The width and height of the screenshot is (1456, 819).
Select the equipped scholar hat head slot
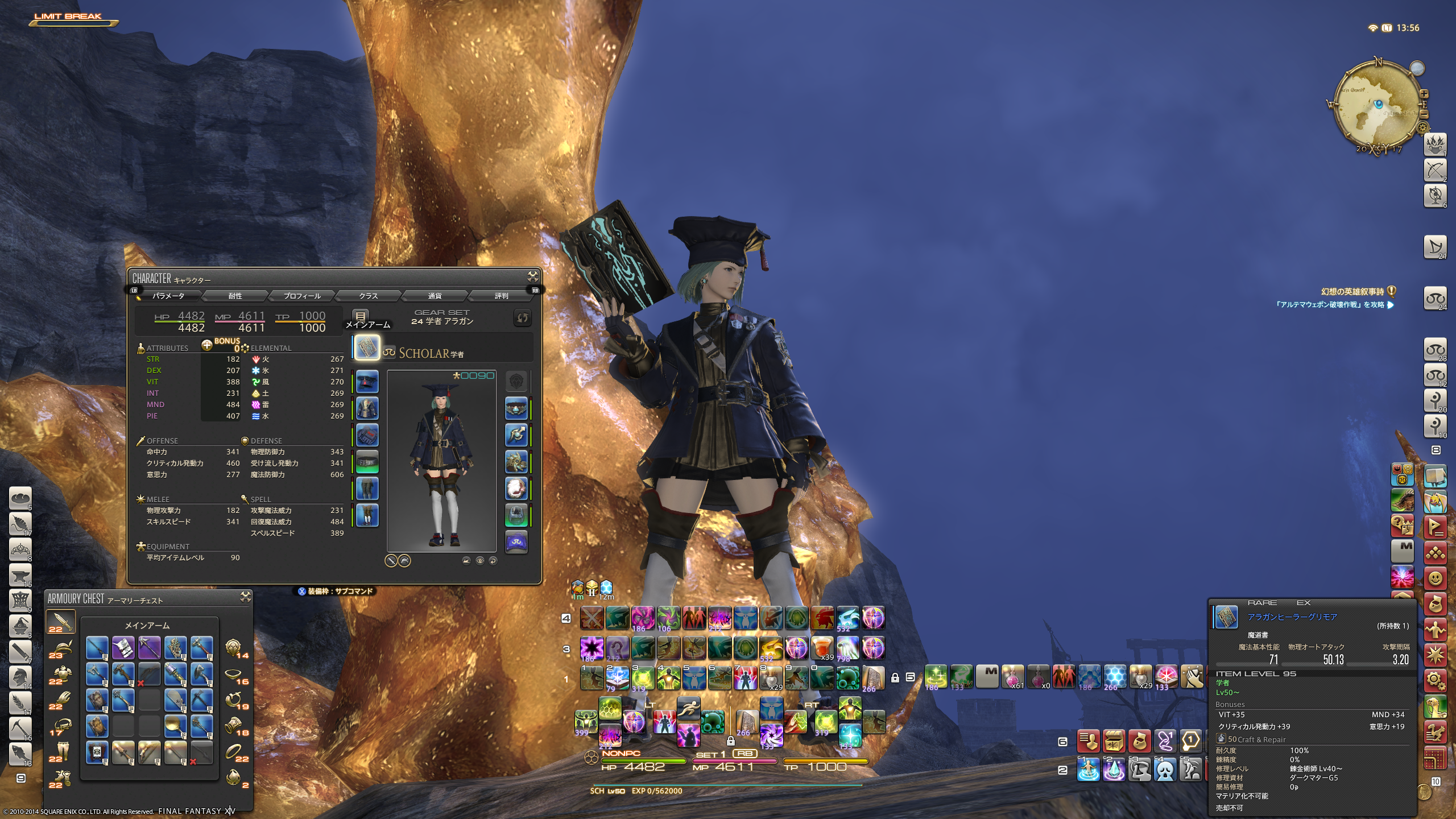click(367, 382)
